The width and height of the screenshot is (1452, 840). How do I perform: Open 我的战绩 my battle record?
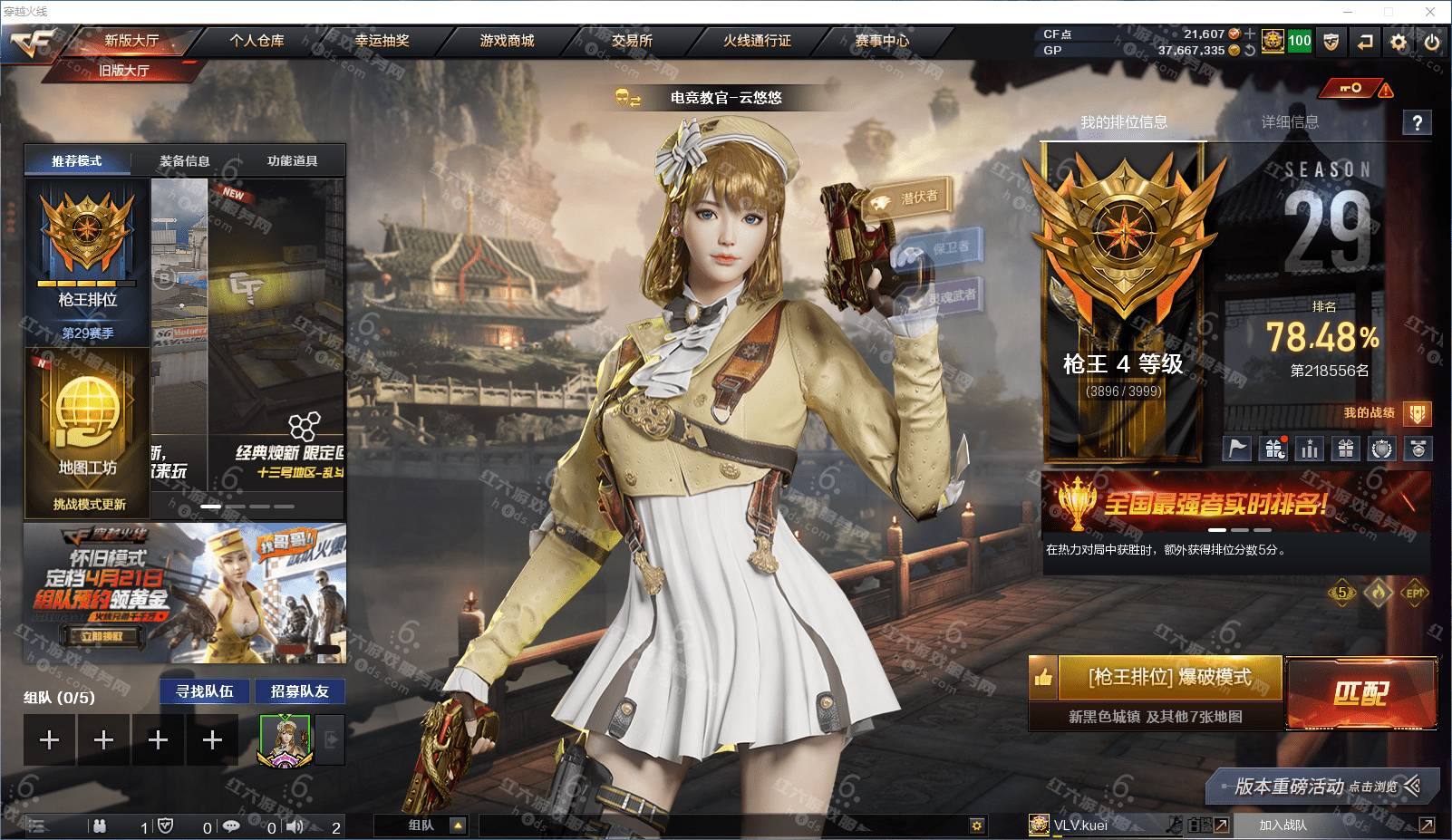coord(1370,413)
